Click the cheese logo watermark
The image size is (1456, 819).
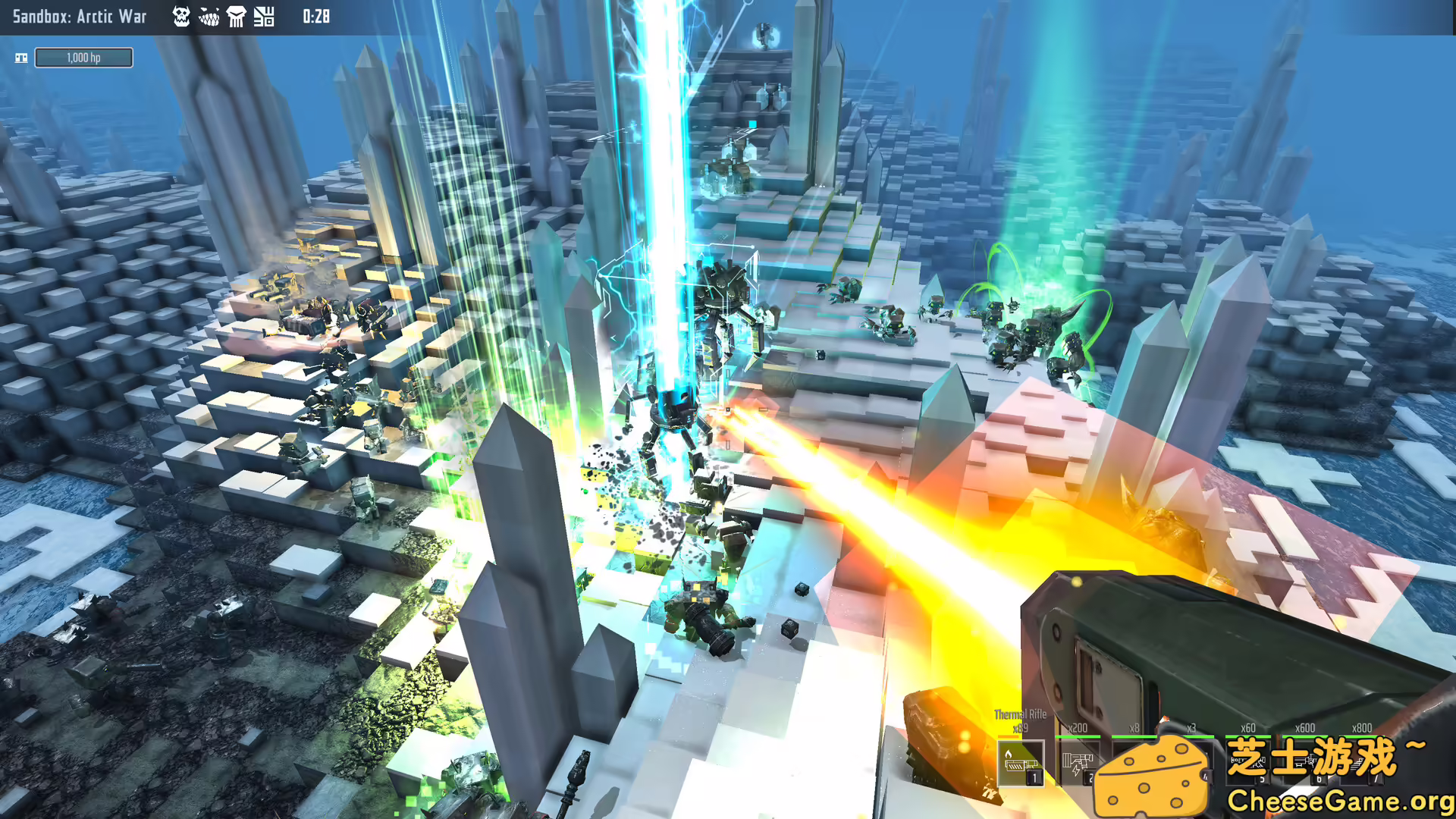[1152, 773]
